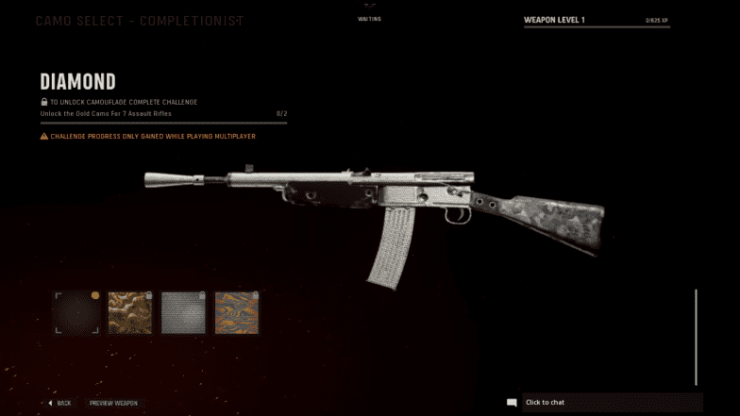Choose the locked gold camo thumbnail
This screenshot has width=740, height=416.
[x=130, y=313]
